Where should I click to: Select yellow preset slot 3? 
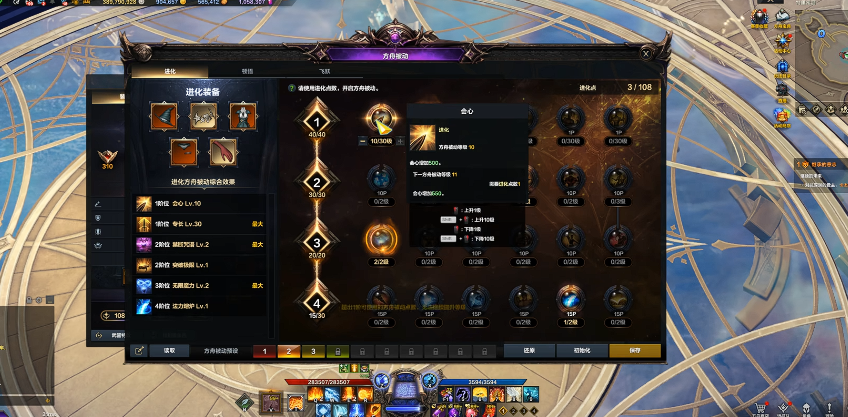(311, 351)
